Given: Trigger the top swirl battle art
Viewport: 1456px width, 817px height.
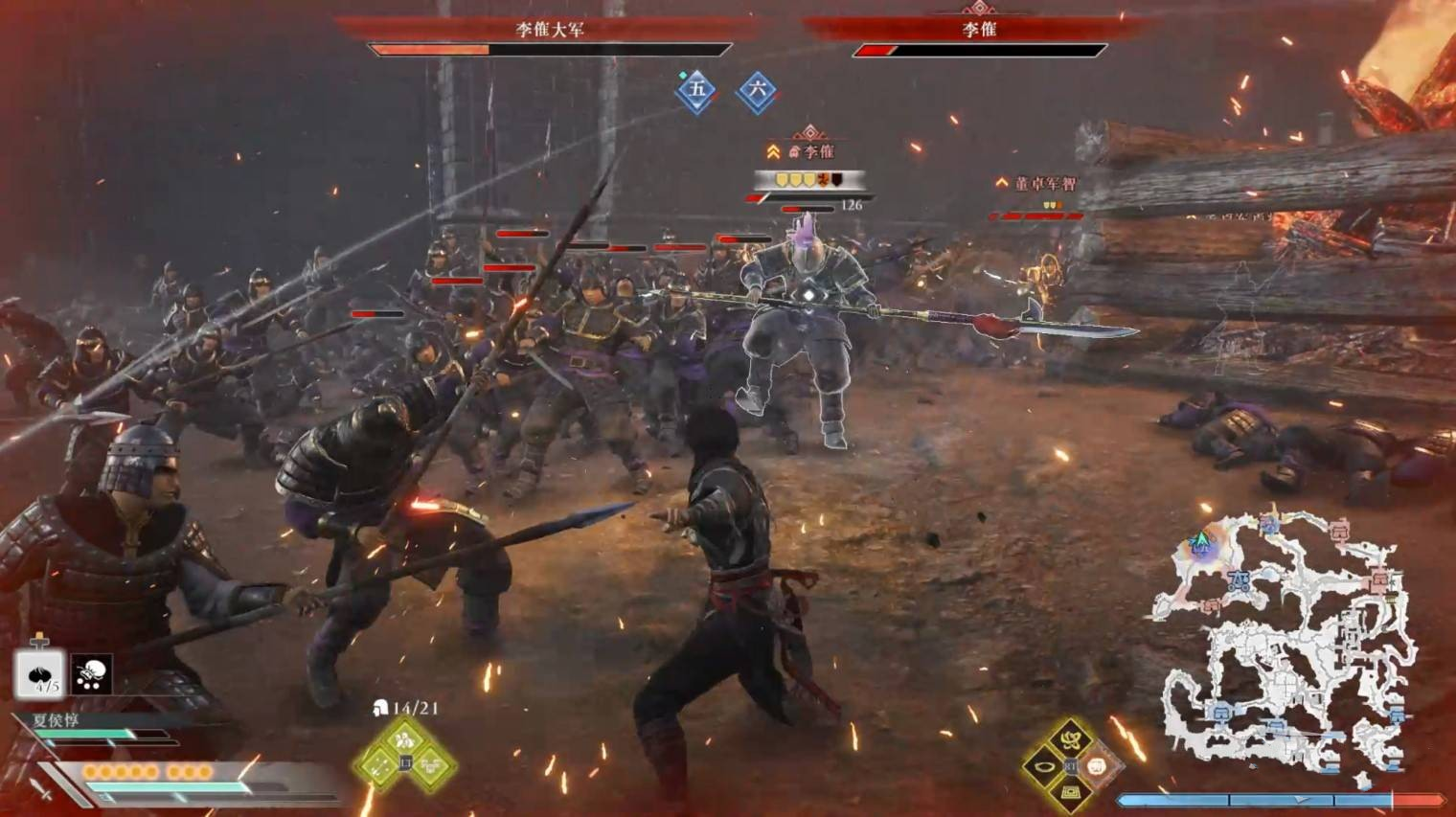Looking at the screenshot, I should tap(1070, 739).
